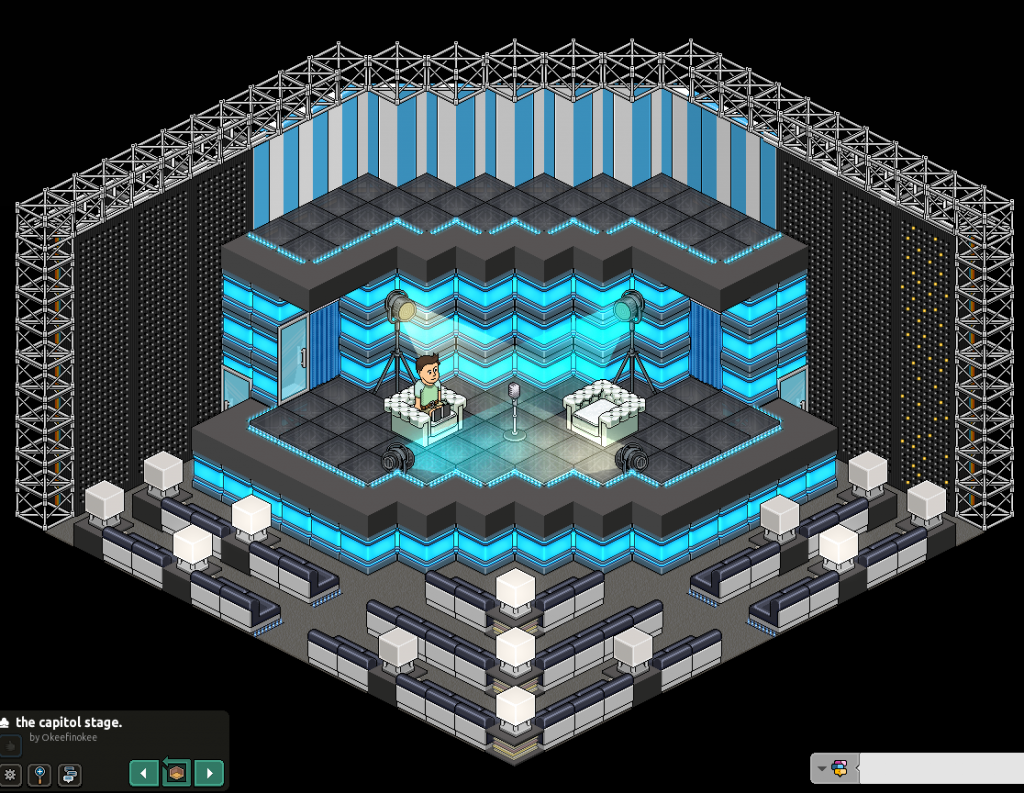
Task: Click the zoom magnifying glass button
Action: tap(40, 774)
